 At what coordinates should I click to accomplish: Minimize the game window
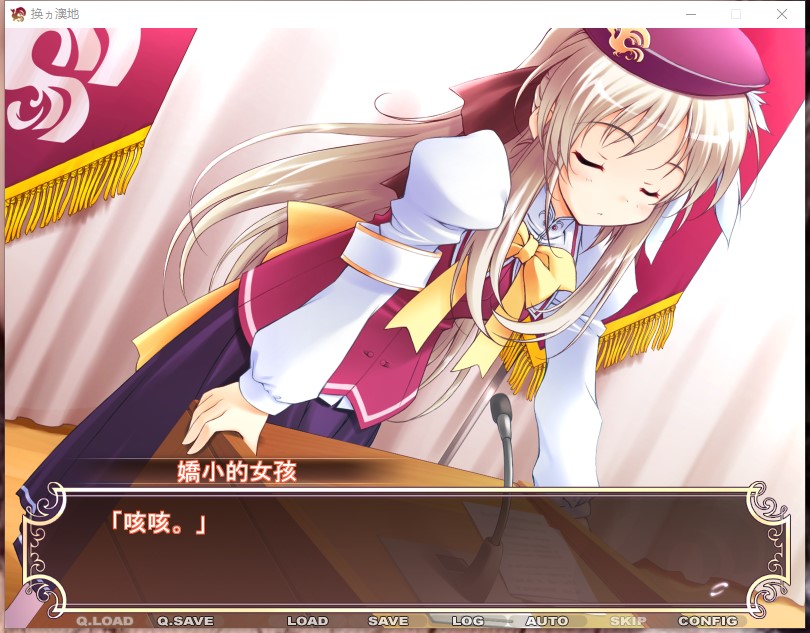[x=690, y=14]
